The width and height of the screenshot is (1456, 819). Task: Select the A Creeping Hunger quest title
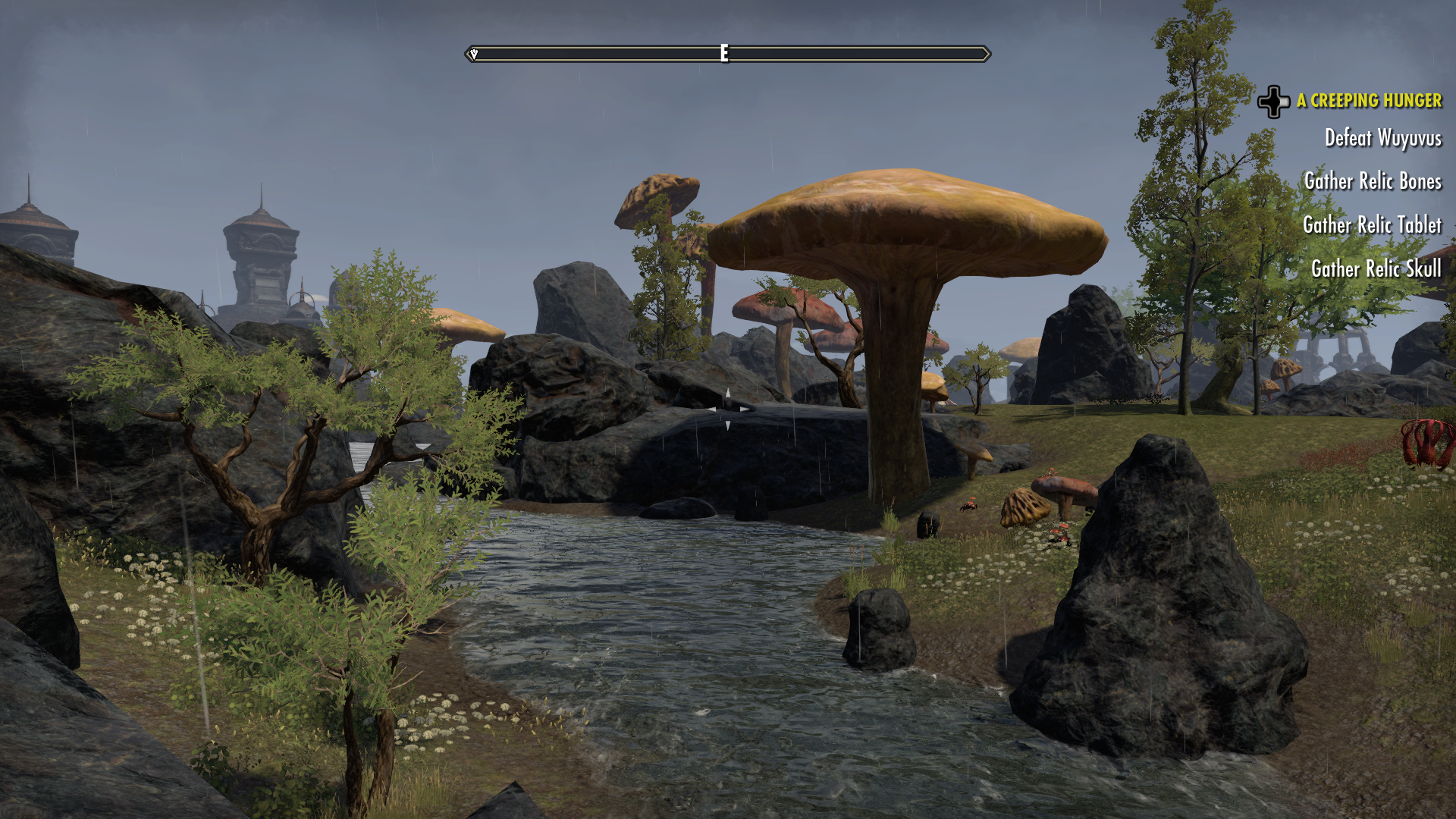coord(1368,101)
